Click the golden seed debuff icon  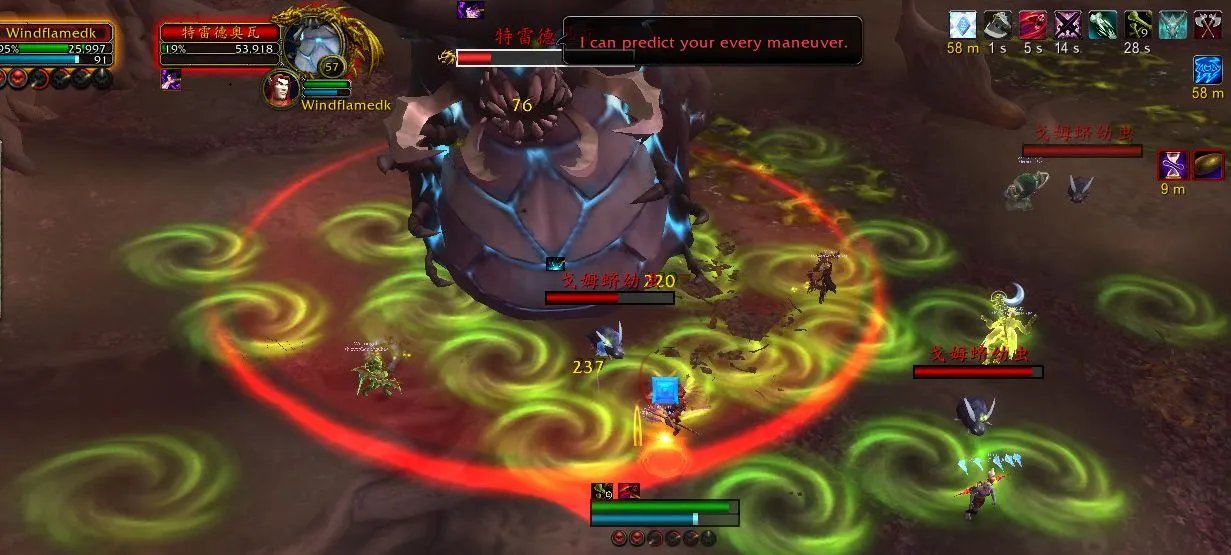point(1207,165)
